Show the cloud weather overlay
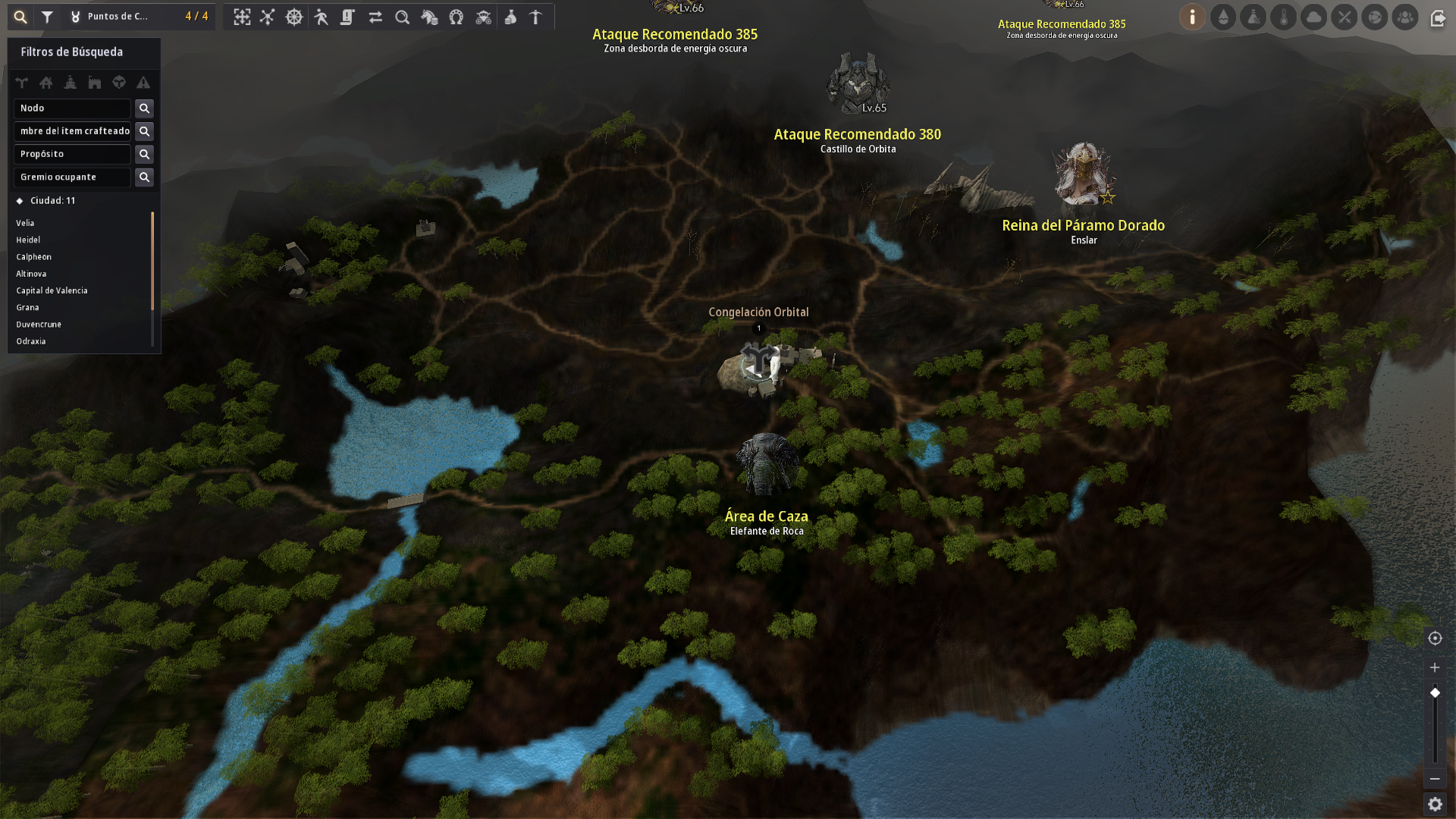 (1314, 17)
